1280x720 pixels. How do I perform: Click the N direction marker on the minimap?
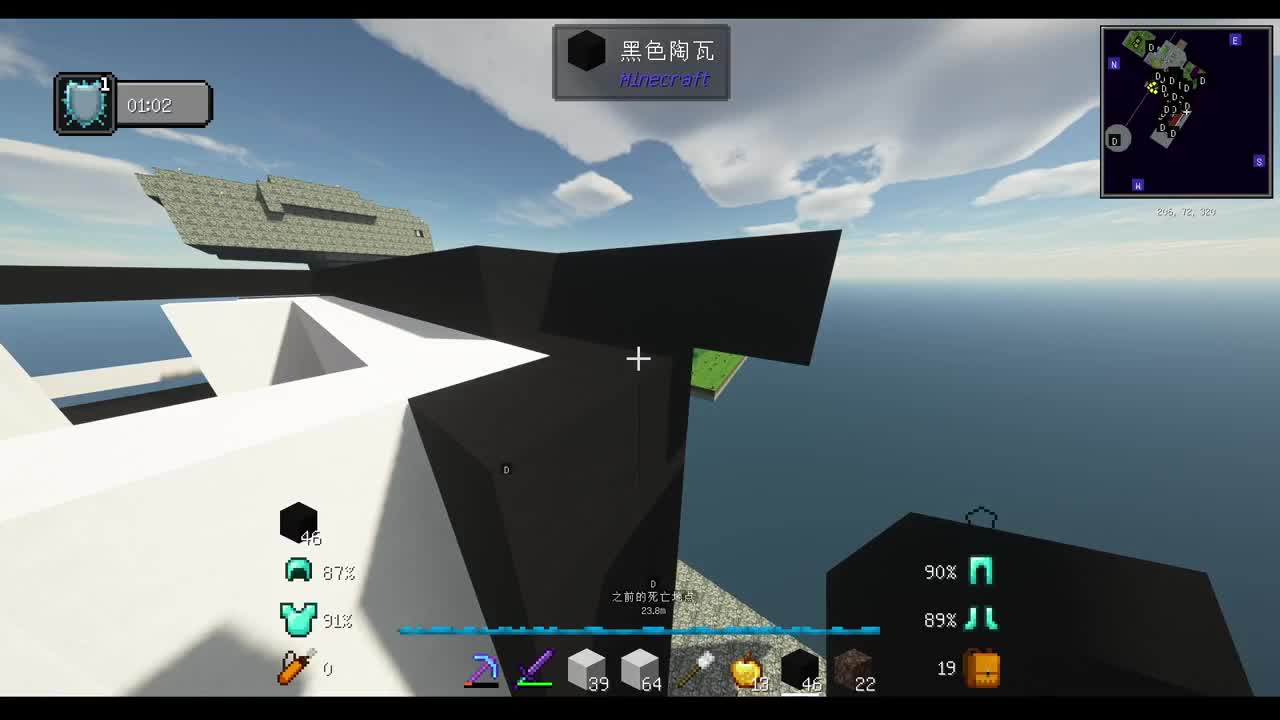click(x=1114, y=63)
